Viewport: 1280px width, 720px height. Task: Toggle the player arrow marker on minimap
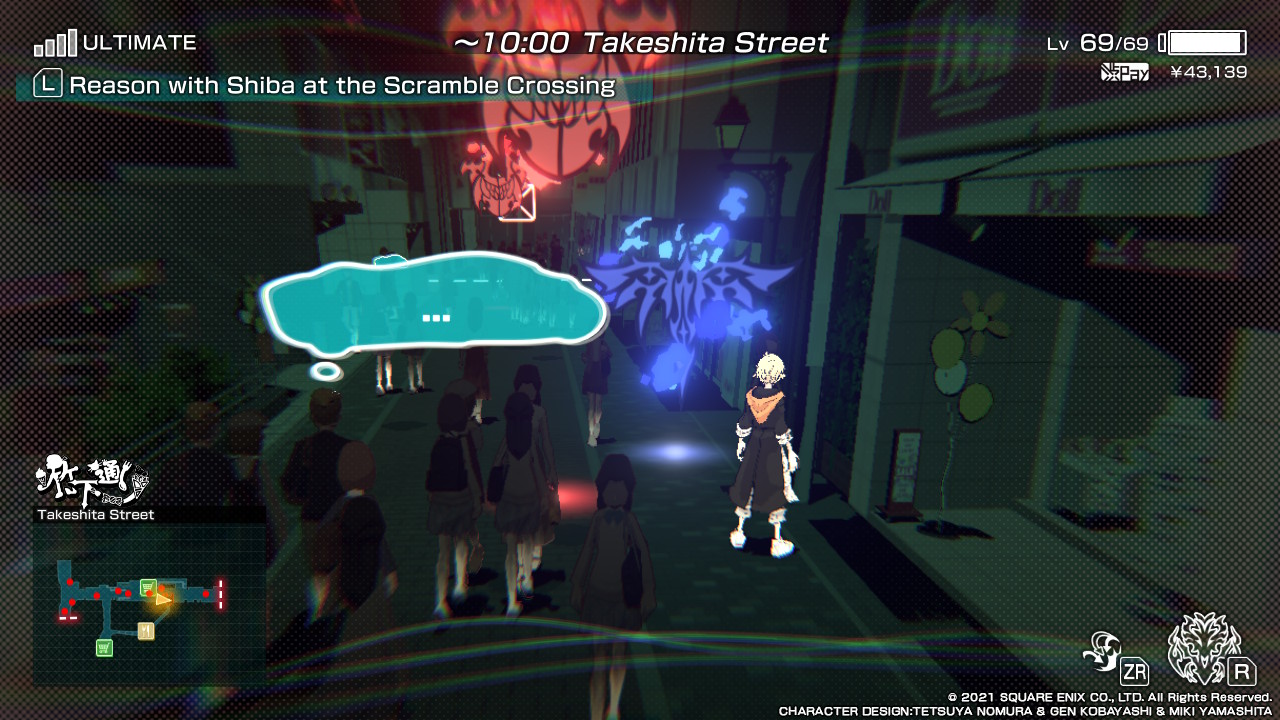pyautogui.click(x=163, y=601)
